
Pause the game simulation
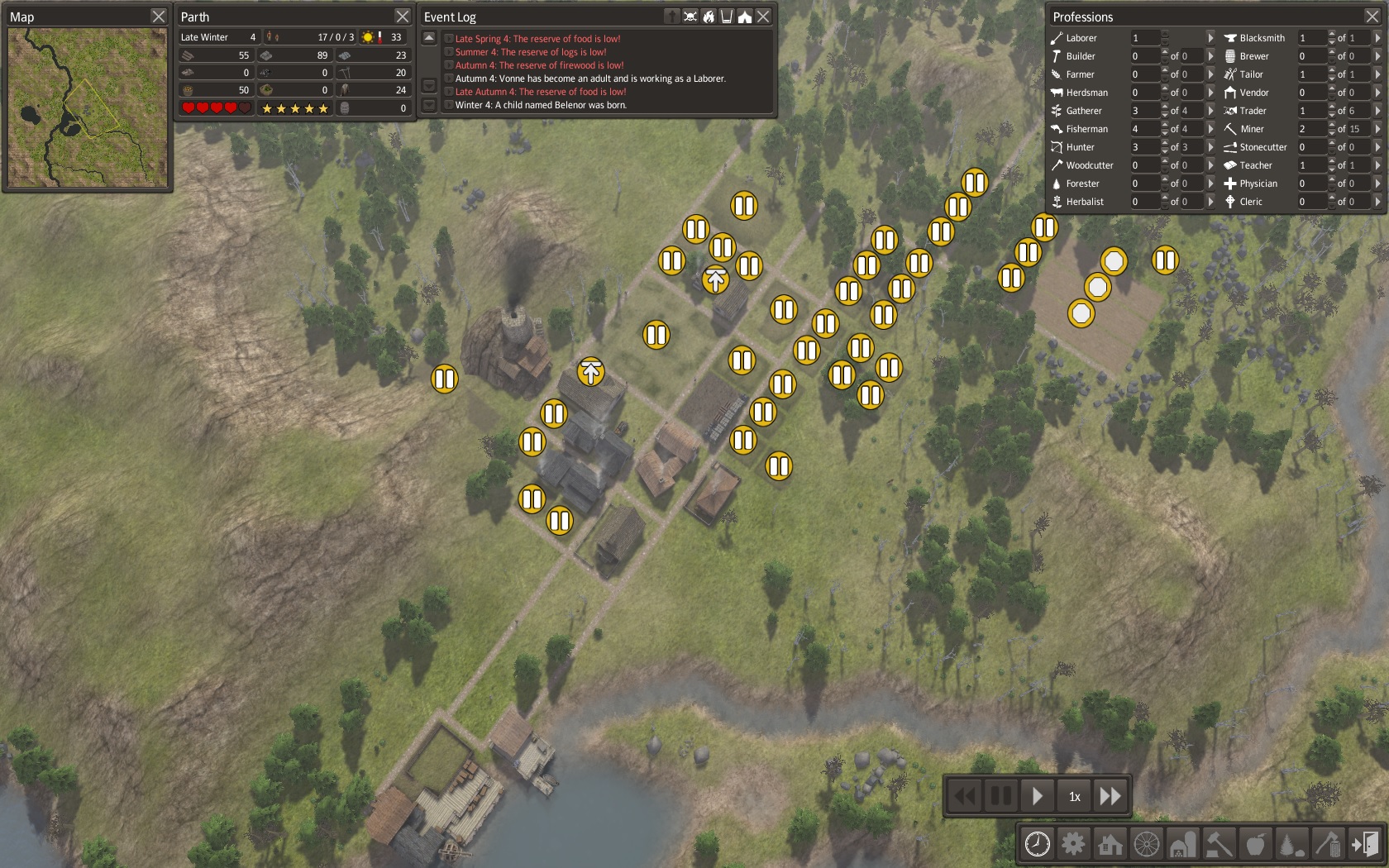click(x=1001, y=796)
